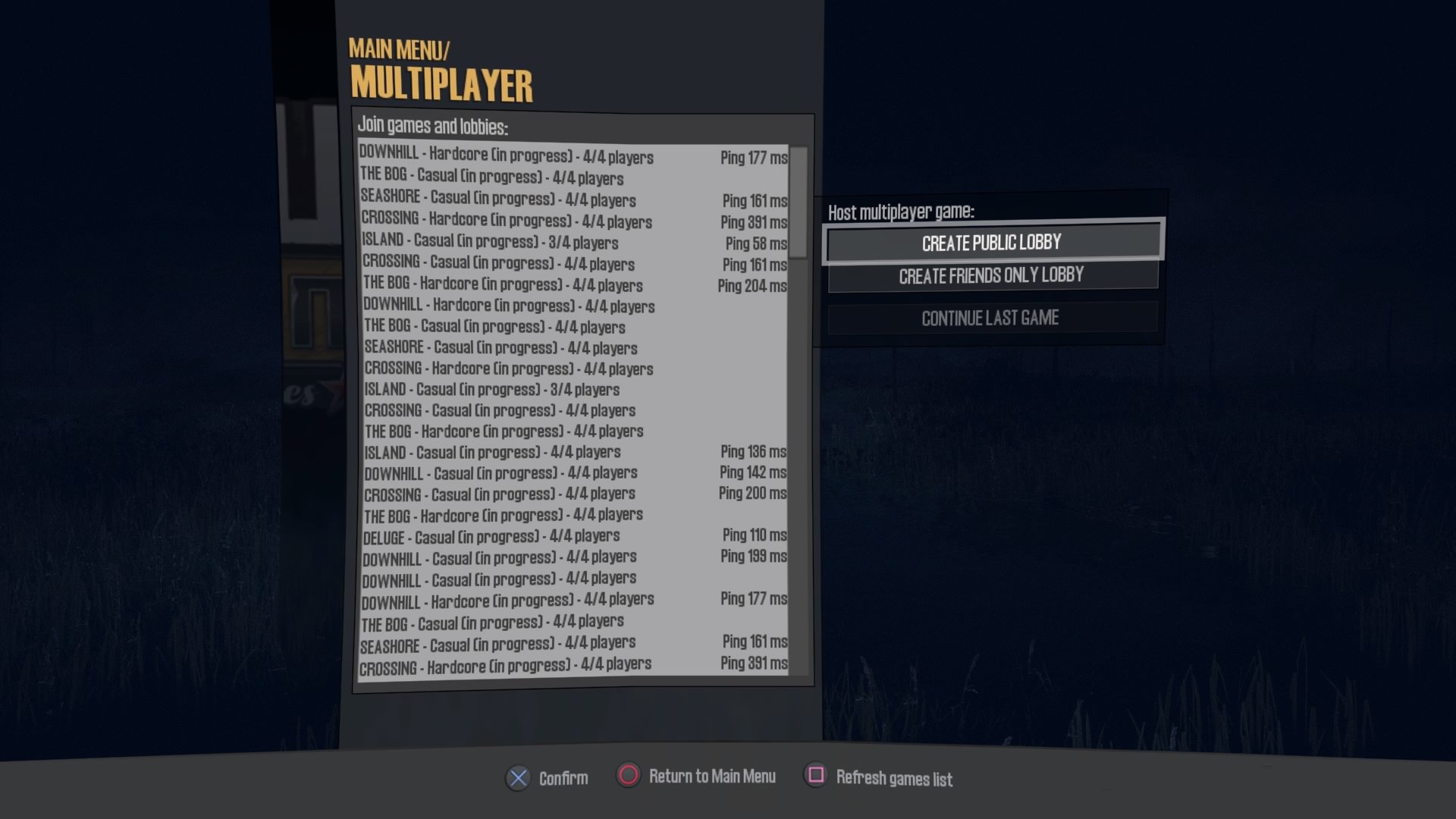Click the Confirm cross button icon
1456x819 pixels.
pos(518,777)
